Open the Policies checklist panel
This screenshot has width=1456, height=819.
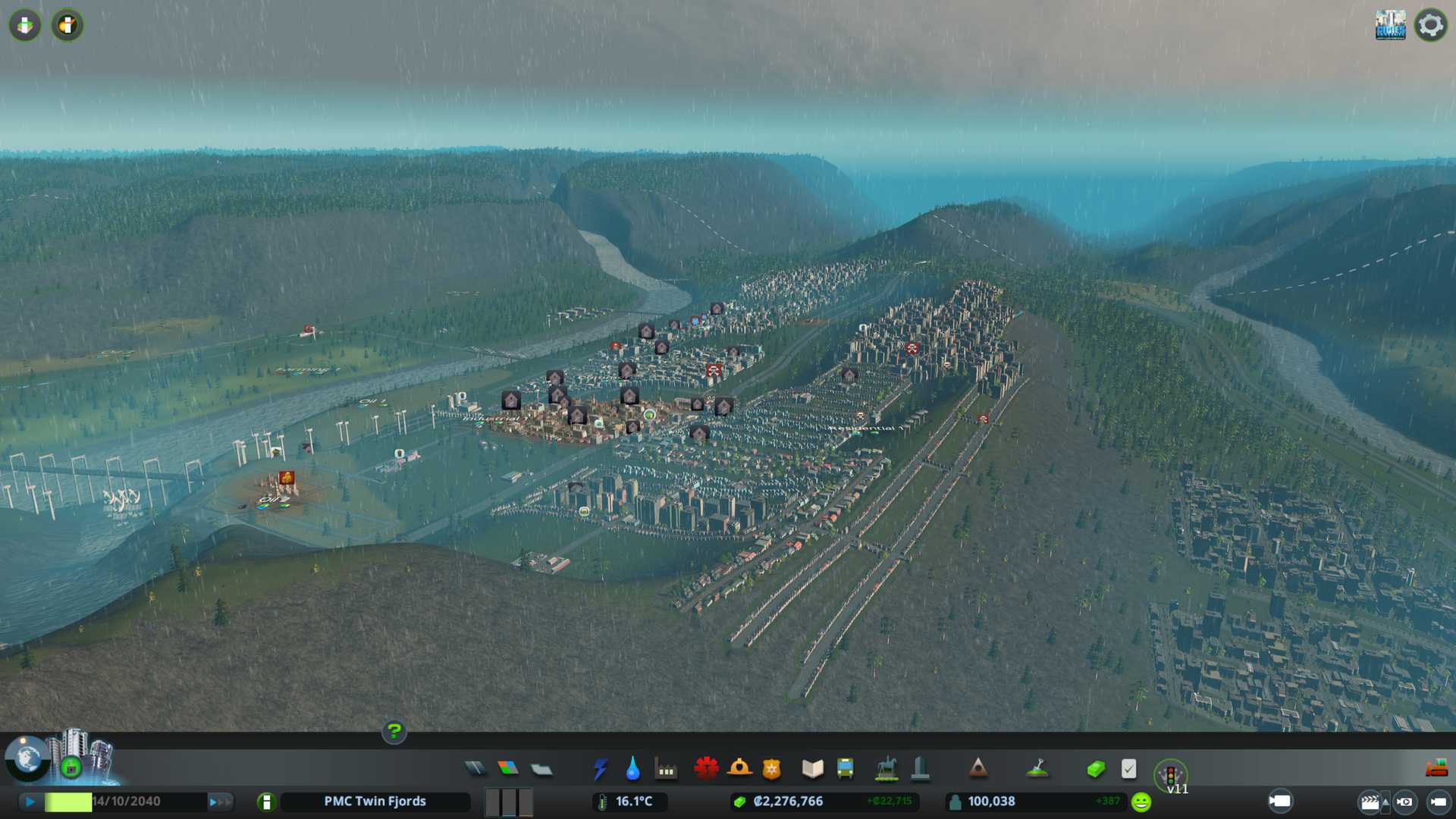pyautogui.click(x=1128, y=769)
